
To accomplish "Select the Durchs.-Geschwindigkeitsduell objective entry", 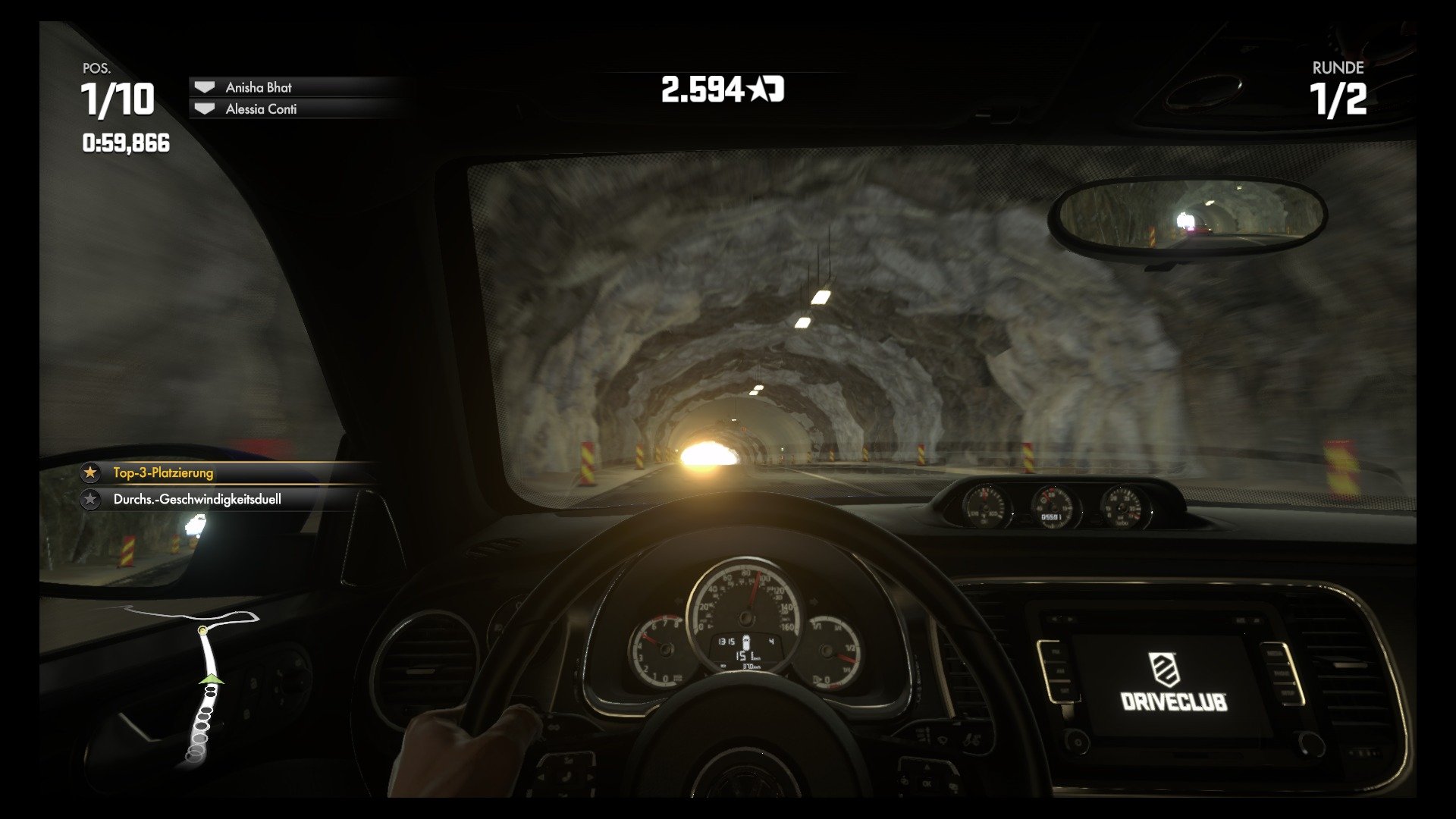I will pyautogui.click(x=197, y=500).
